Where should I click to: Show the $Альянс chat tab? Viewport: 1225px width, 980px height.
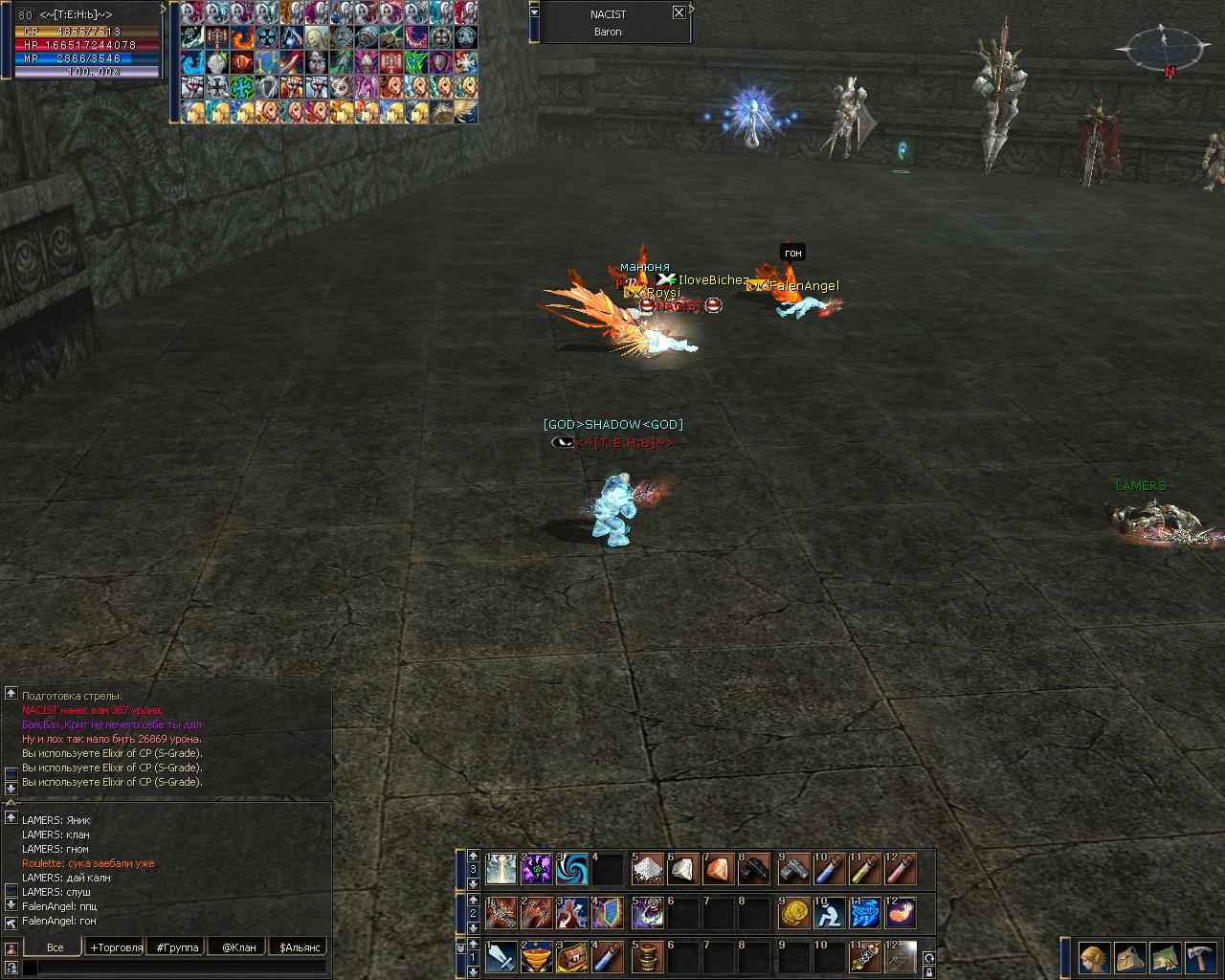(x=299, y=947)
